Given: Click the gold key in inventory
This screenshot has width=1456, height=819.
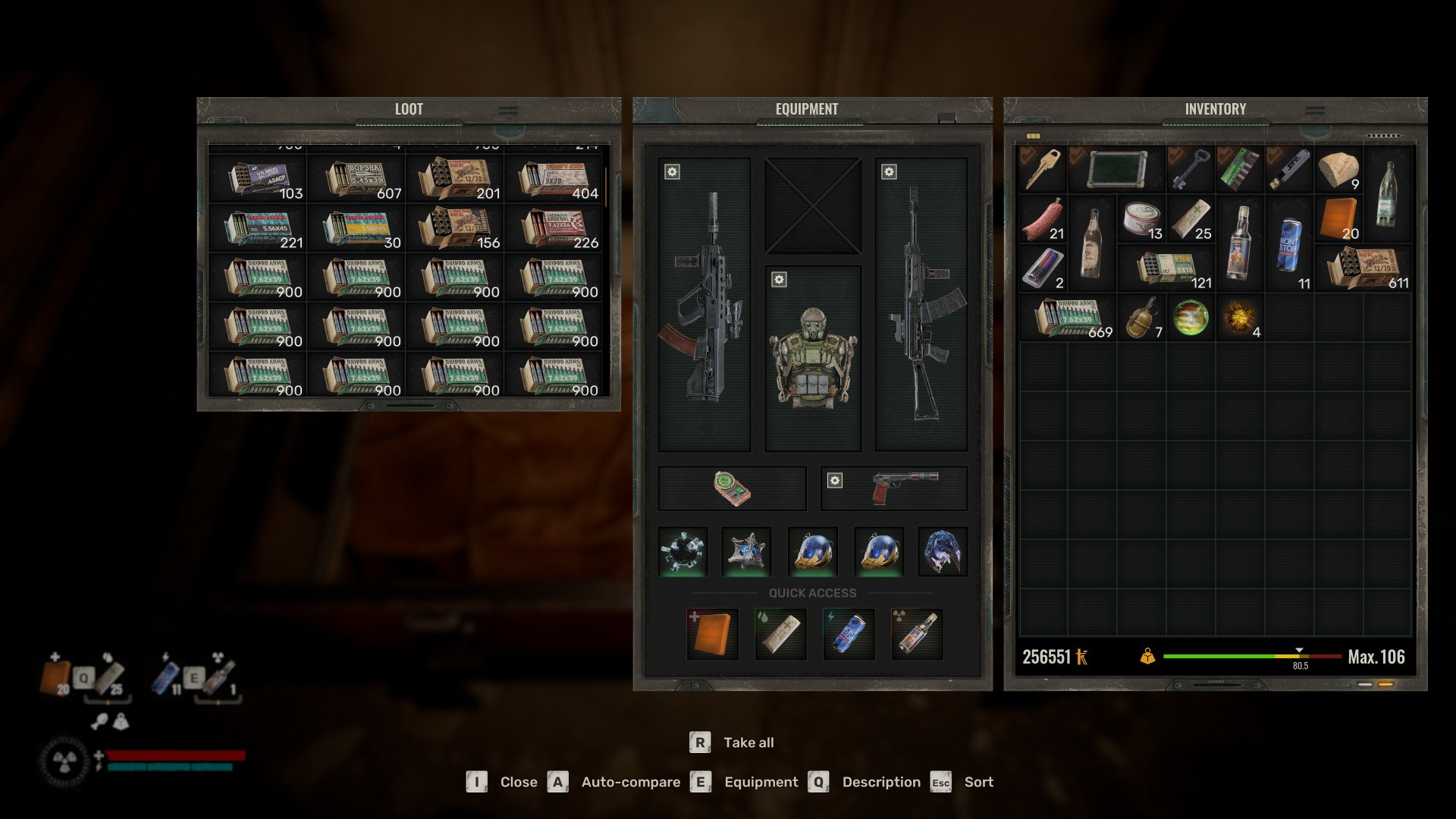Looking at the screenshot, I should point(1043,169).
